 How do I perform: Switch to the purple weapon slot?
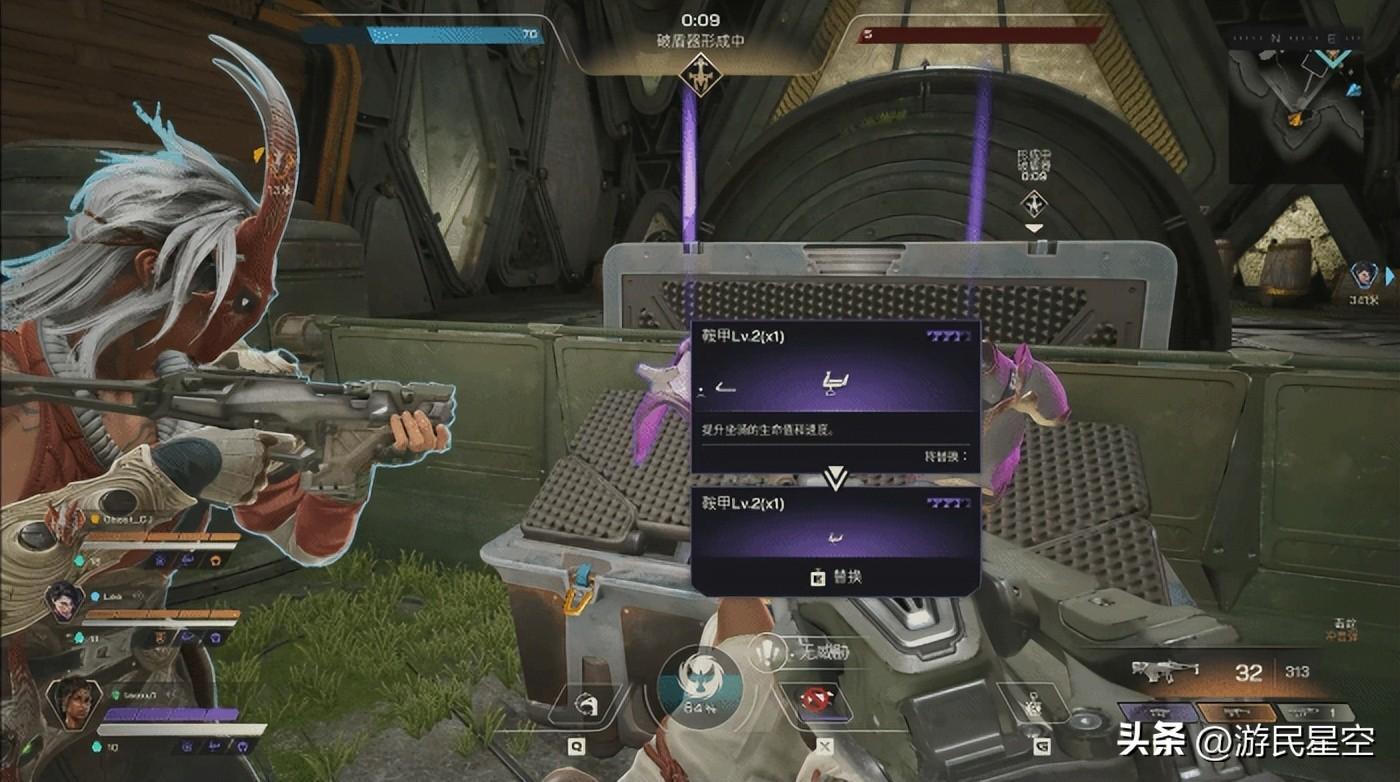(1157, 713)
